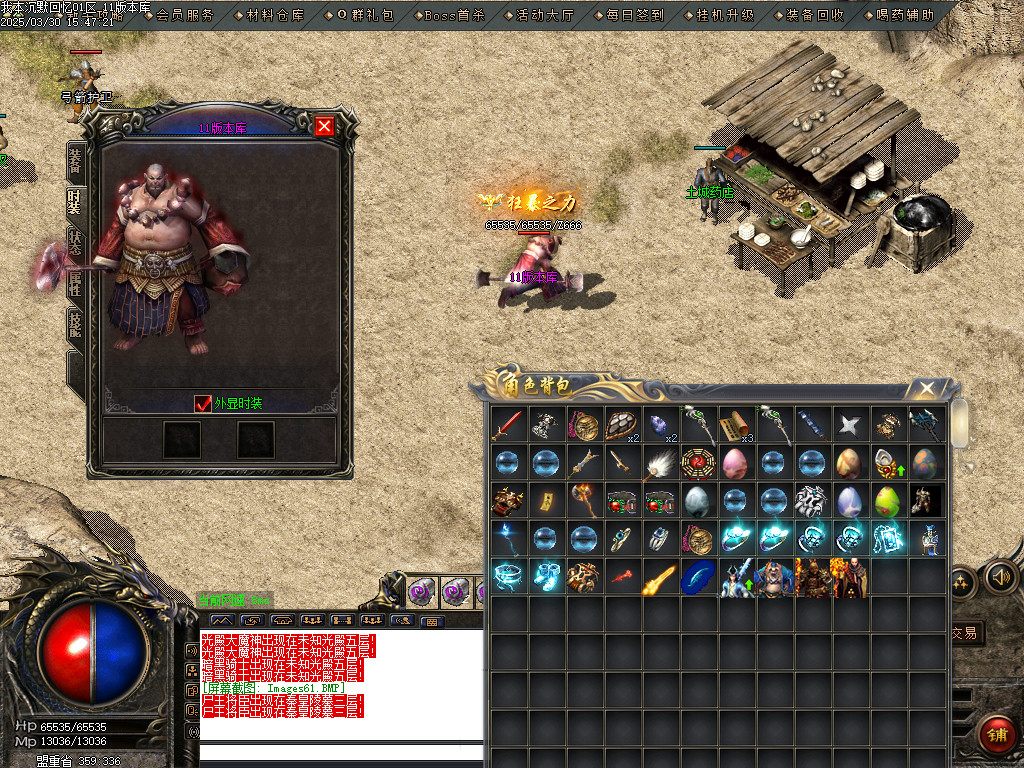Select the pink egg item
Image resolution: width=1024 pixels, height=768 pixels.
point(735,462)
